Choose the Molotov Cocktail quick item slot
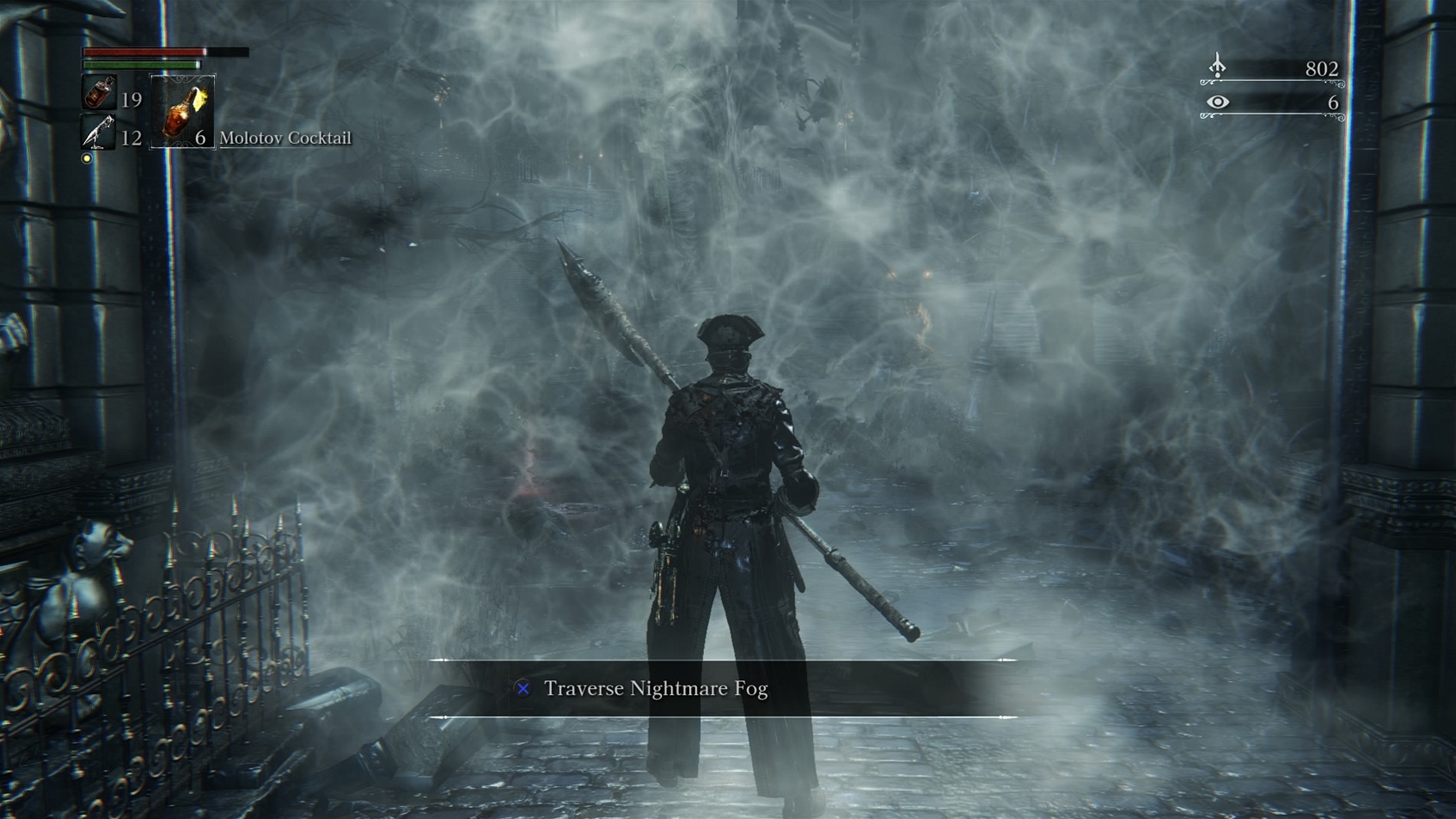1456x819 pixels. pos(183,112)
